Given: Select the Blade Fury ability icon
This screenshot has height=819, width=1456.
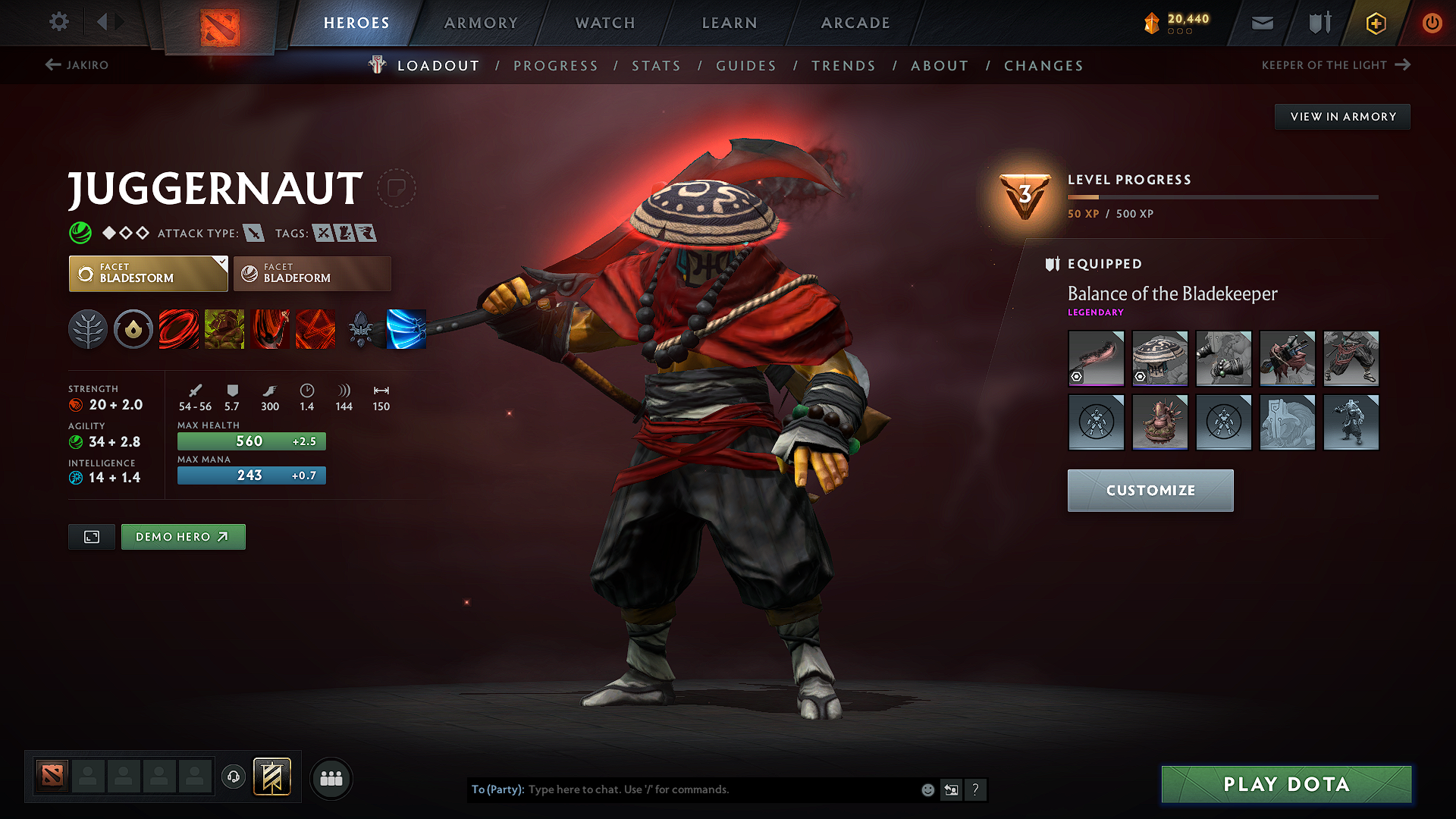Looking at the screenshot, I should click(179, 329).
